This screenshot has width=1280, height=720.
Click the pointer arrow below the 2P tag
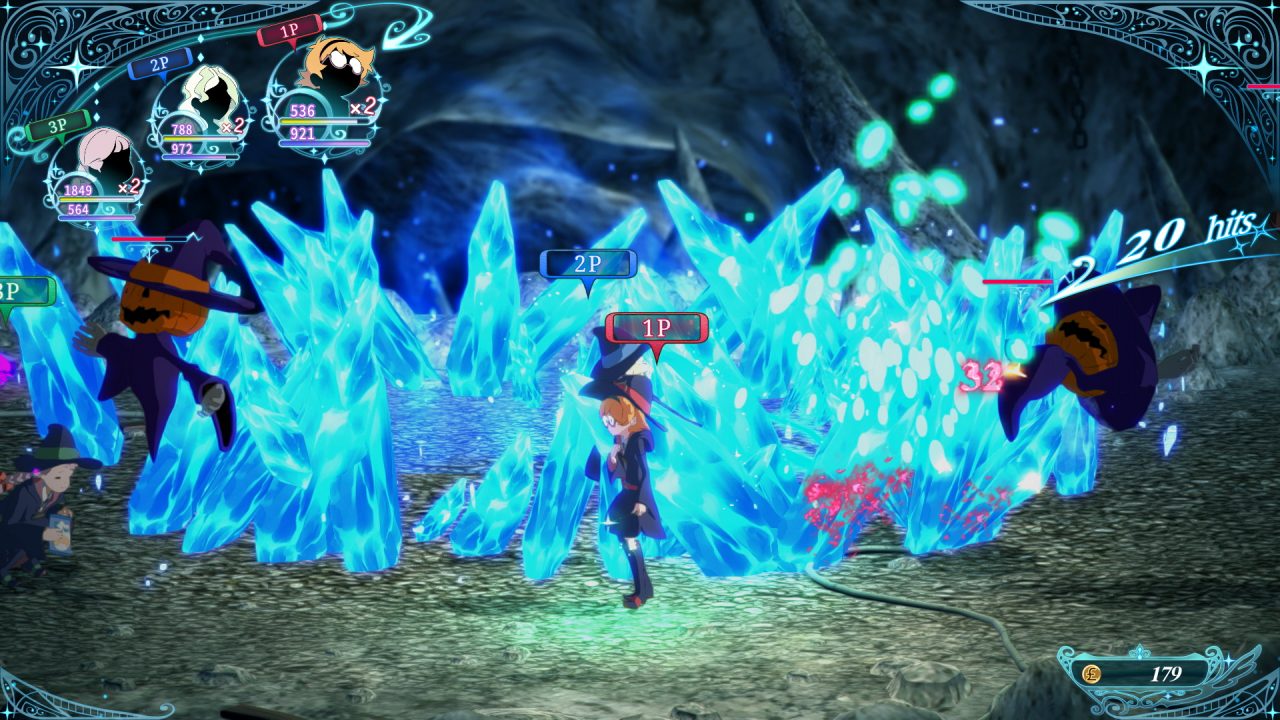(x=589, y=285)
